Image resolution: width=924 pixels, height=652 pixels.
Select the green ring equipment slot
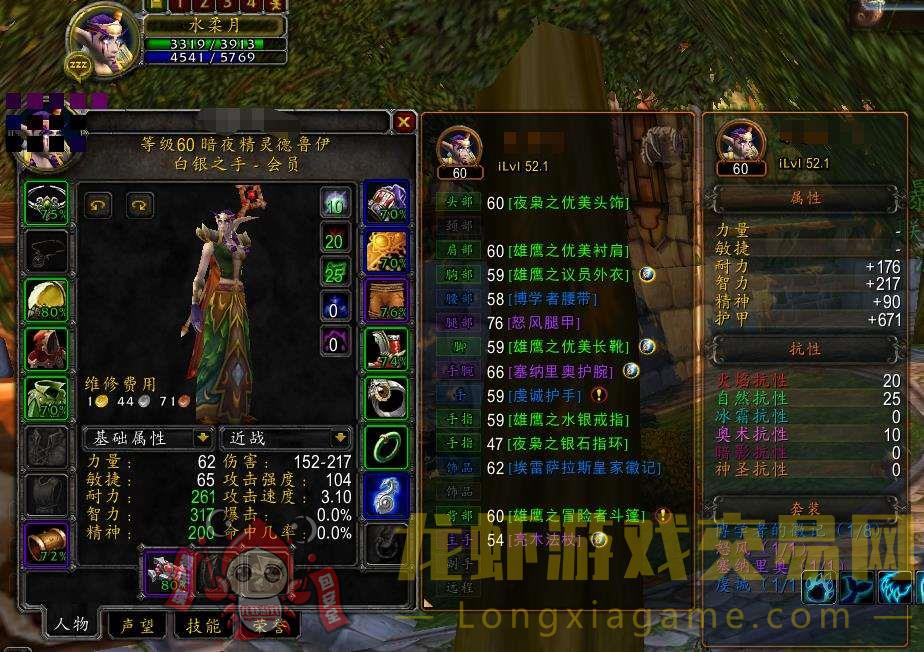tap(385, 447)
